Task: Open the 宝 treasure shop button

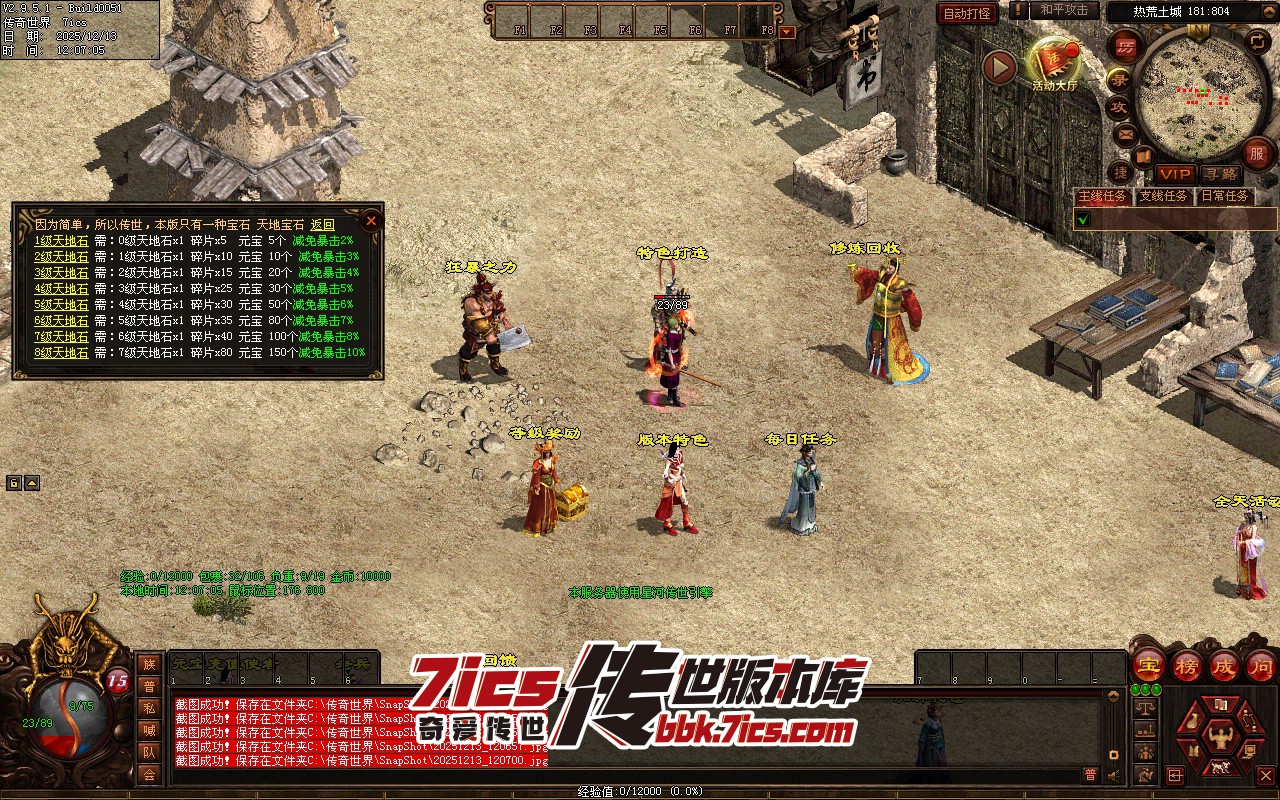Action: click(1148, 664)
